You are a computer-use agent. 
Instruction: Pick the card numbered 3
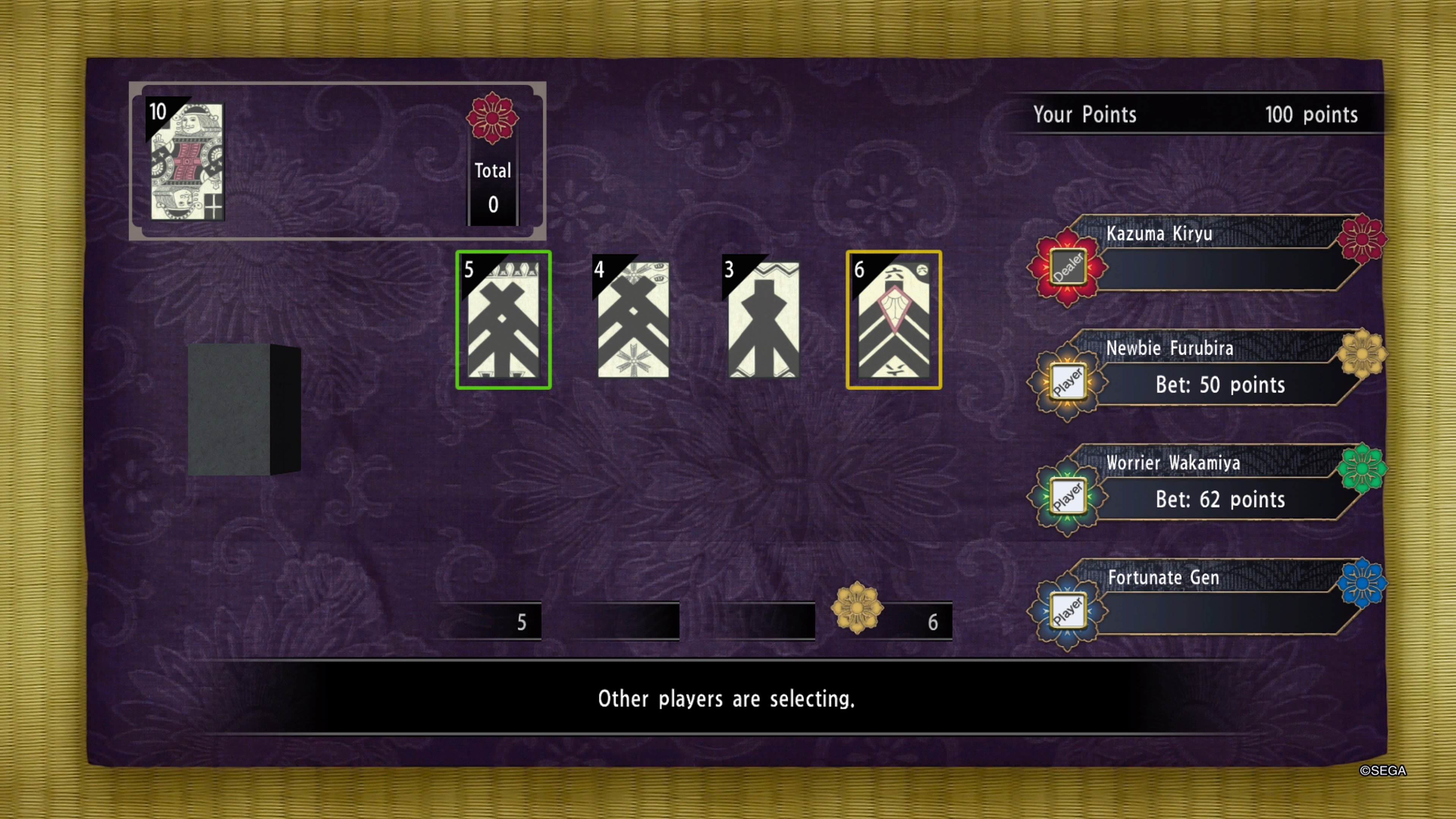(x=763, y=320)
